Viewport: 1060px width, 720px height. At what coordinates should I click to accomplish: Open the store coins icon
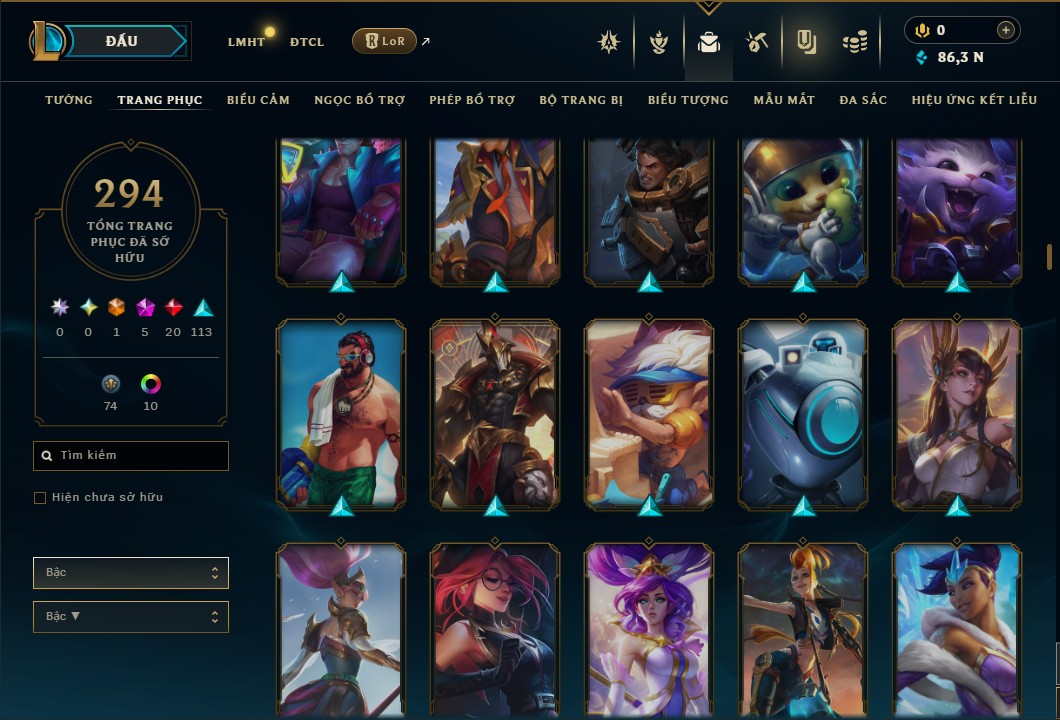tap(854, 42)
